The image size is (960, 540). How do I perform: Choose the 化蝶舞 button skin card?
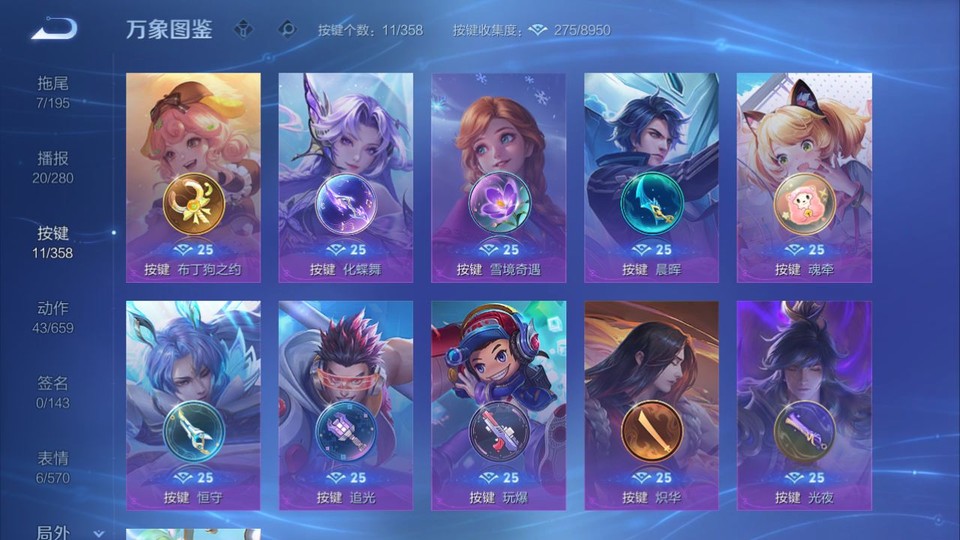346,177
